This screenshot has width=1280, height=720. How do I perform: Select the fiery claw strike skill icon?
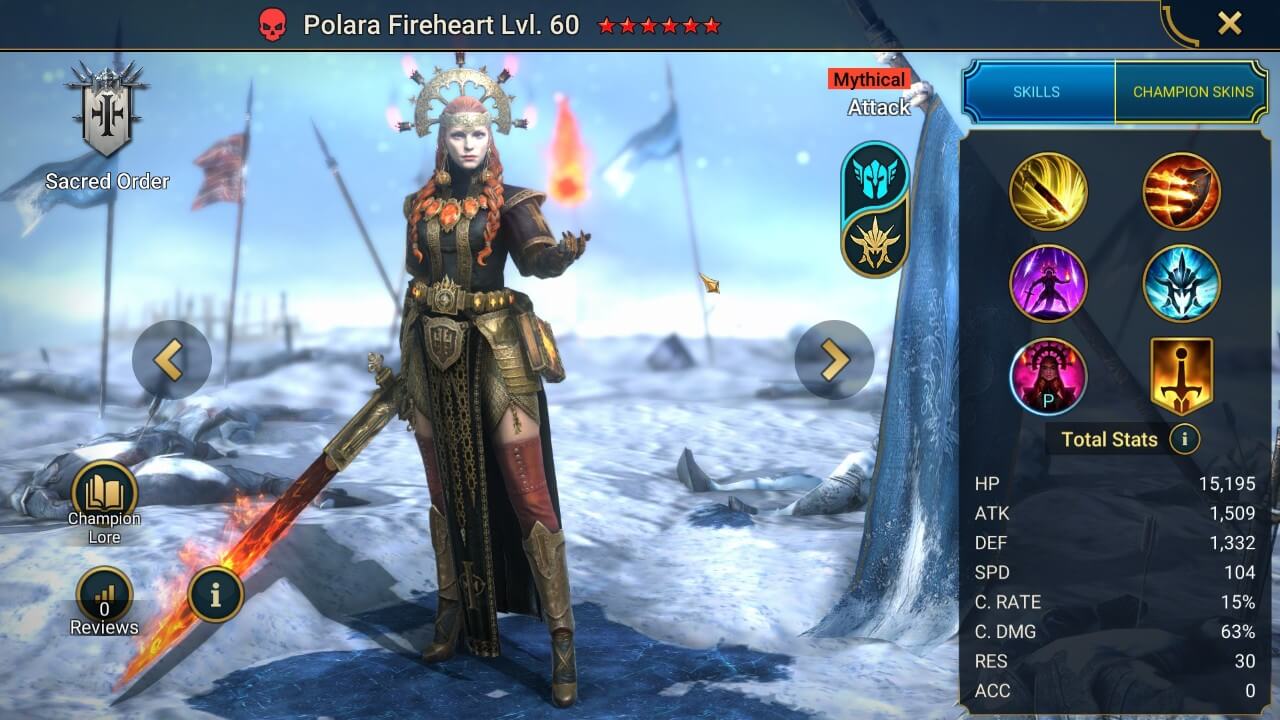click(x=1181, y=191)
